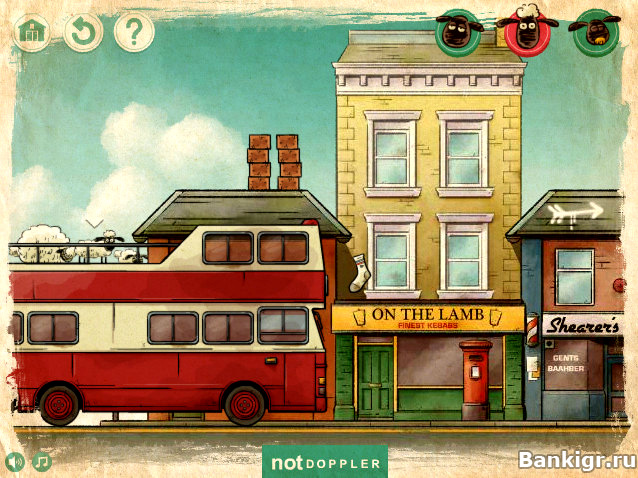Switch to Timmy, the pacifier sheep portrait

click(x=593, y=33)
